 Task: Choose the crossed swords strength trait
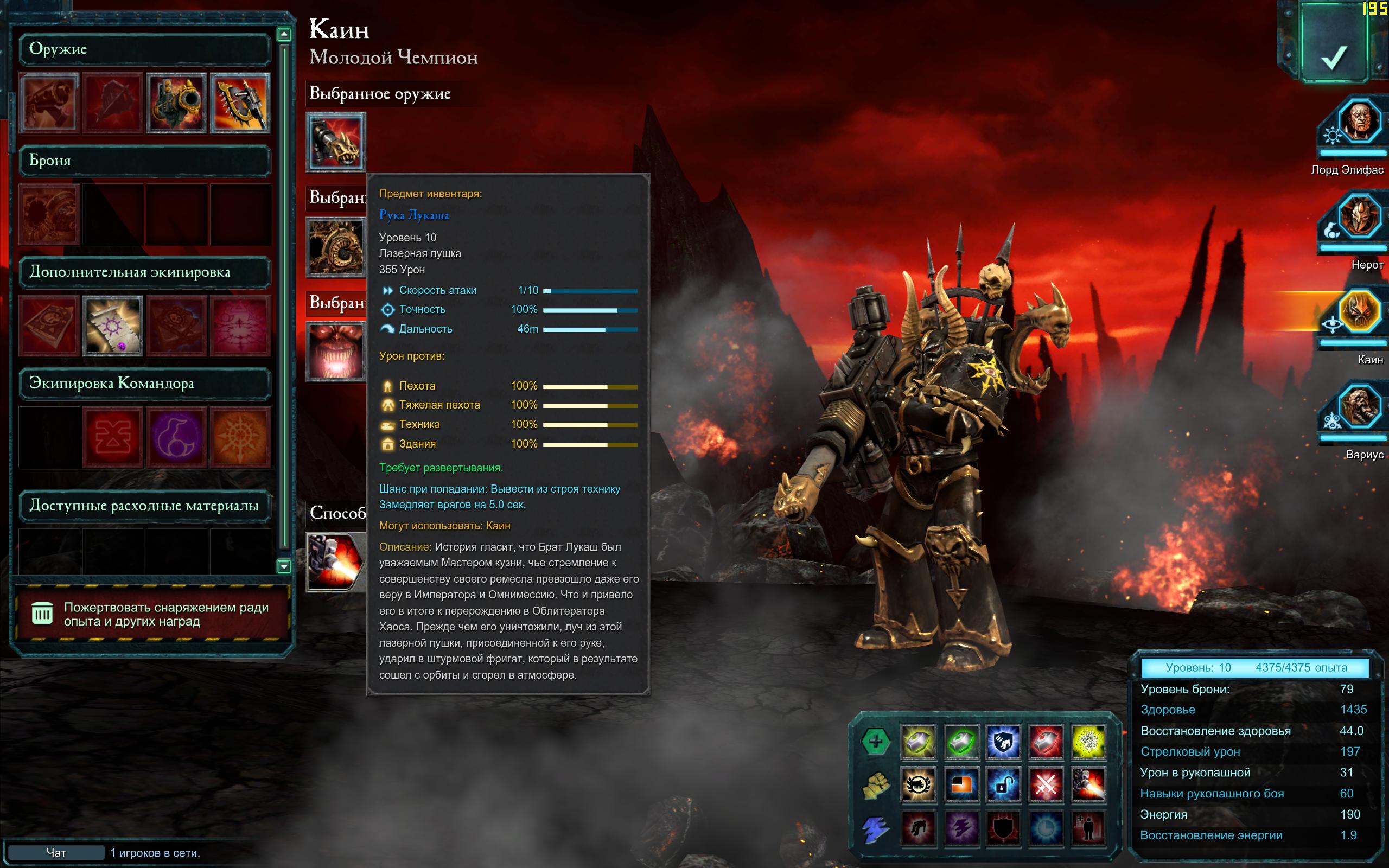(1045, 784)
